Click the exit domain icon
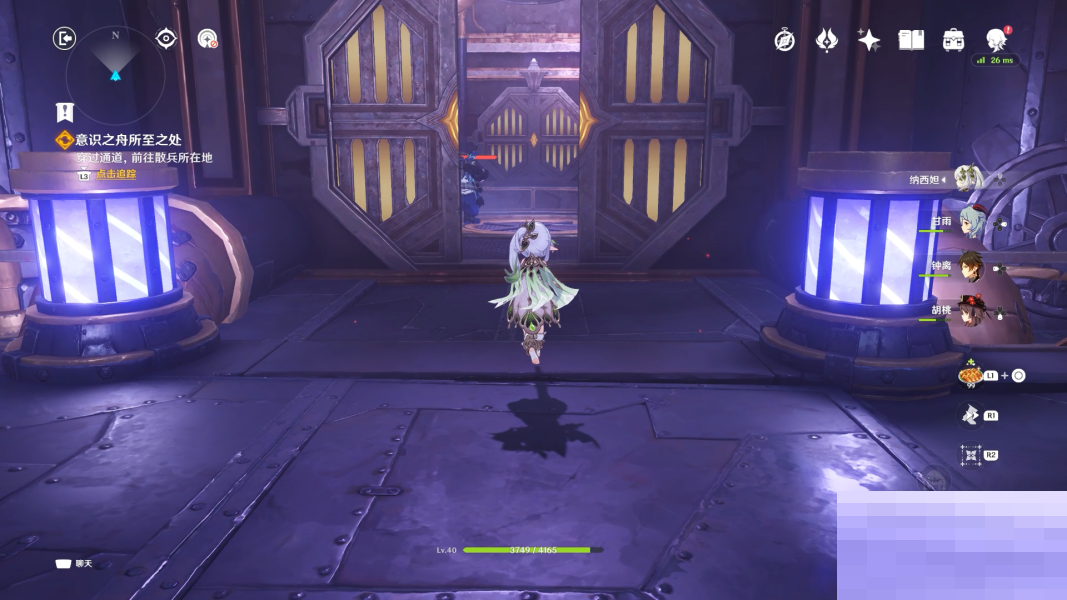1067x600 pixels. coord(64,39)
